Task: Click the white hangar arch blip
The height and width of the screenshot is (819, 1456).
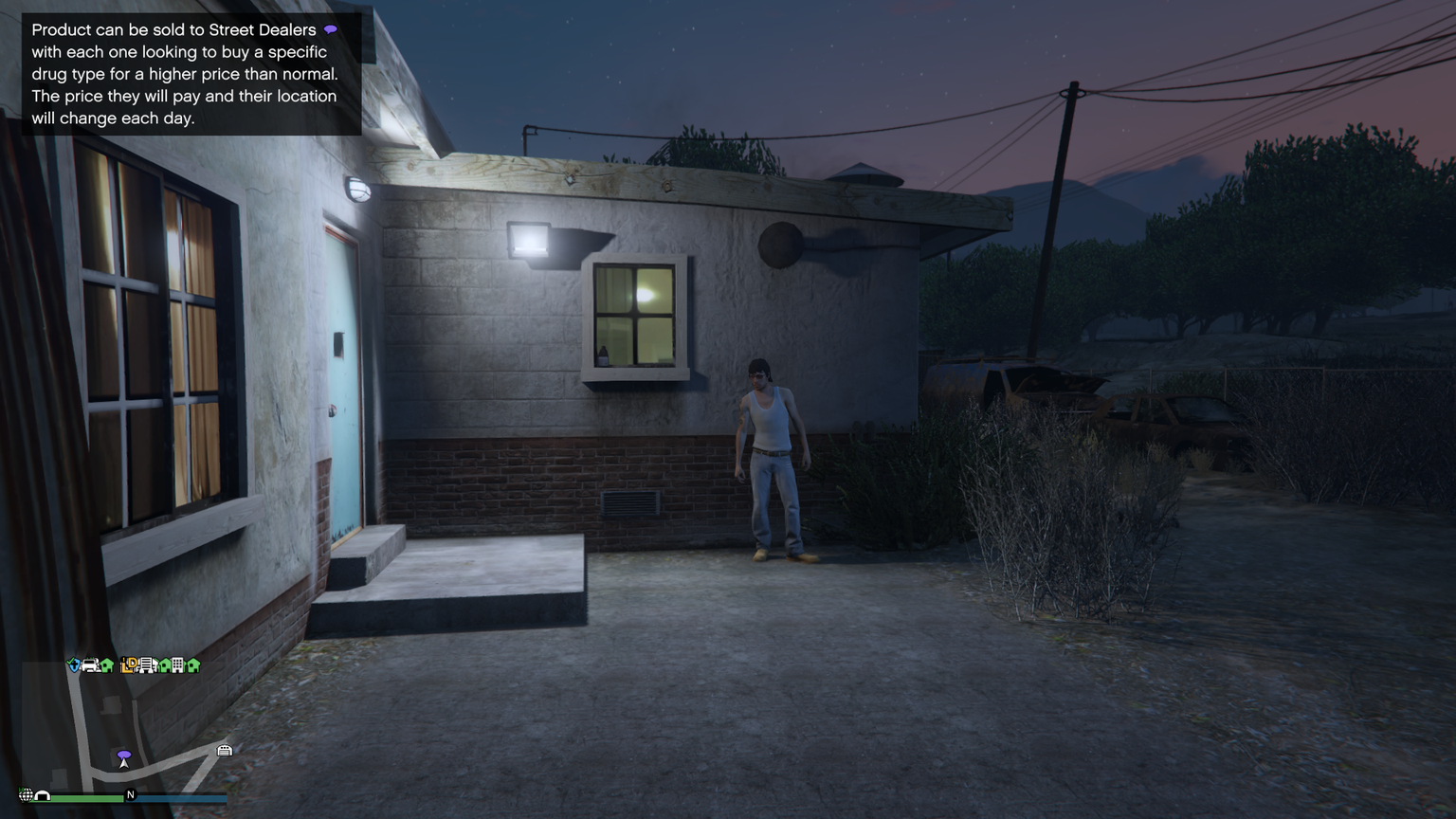Action: click(43, 796)
